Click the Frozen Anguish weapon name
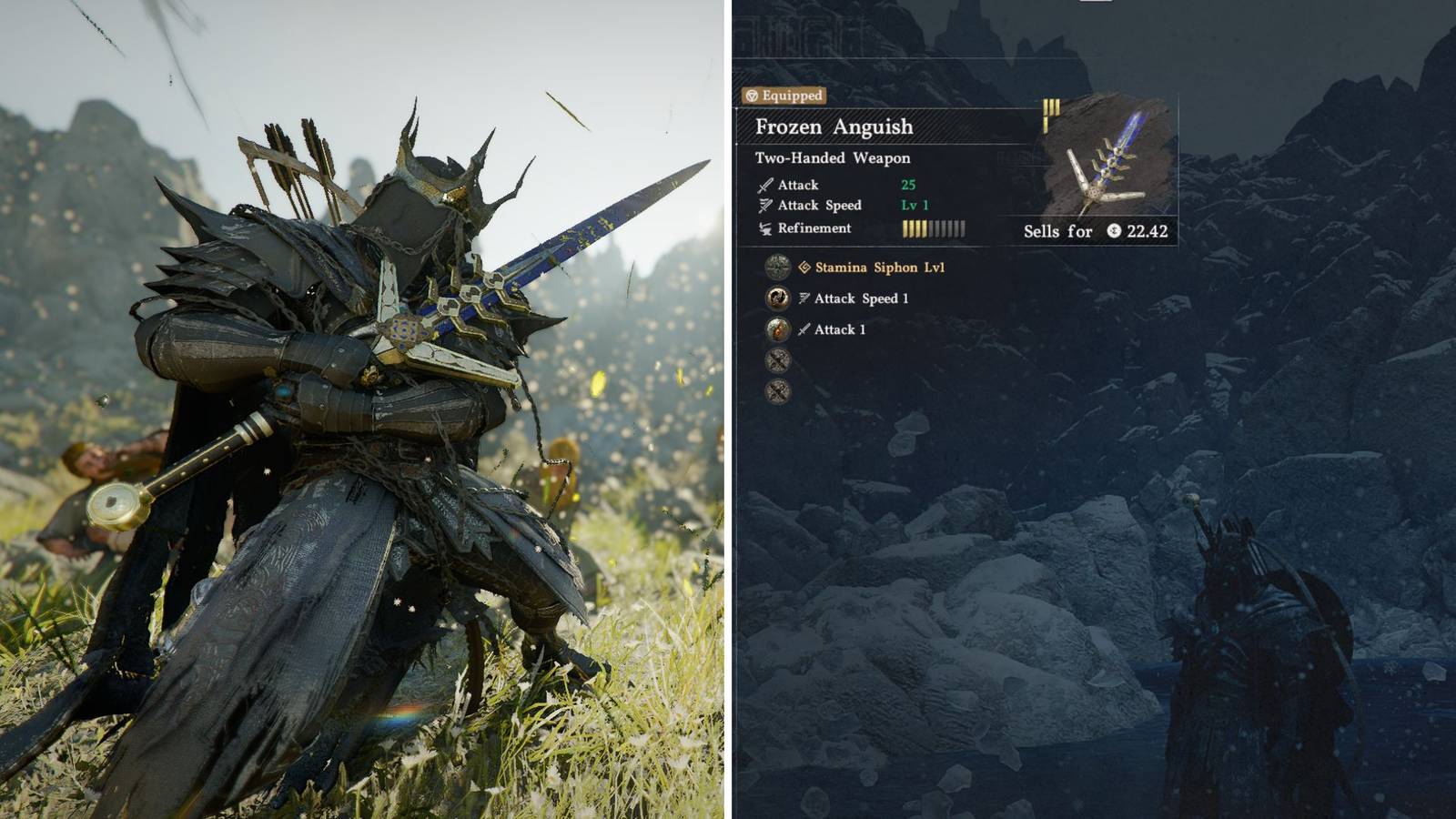The image size is (1456, 819). pyautogui.click(x=833, y=126)
